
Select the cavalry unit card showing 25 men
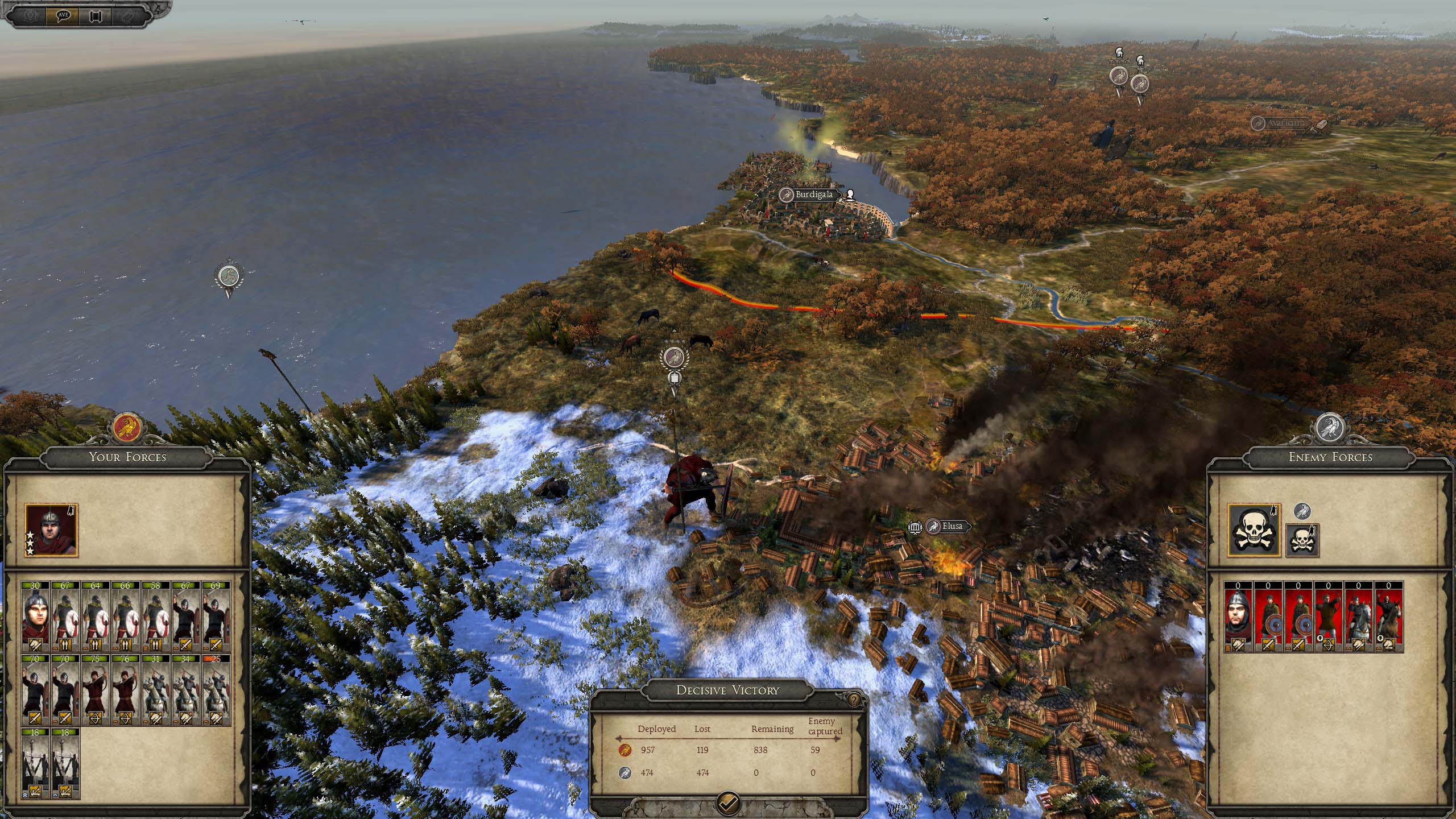click(x=216, y=690)
